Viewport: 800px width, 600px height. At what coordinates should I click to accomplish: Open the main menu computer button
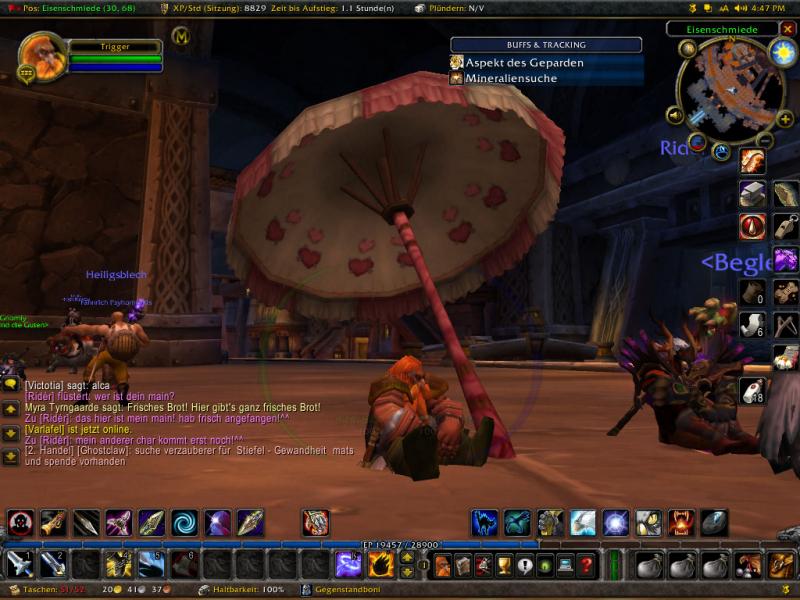point(565,565)
